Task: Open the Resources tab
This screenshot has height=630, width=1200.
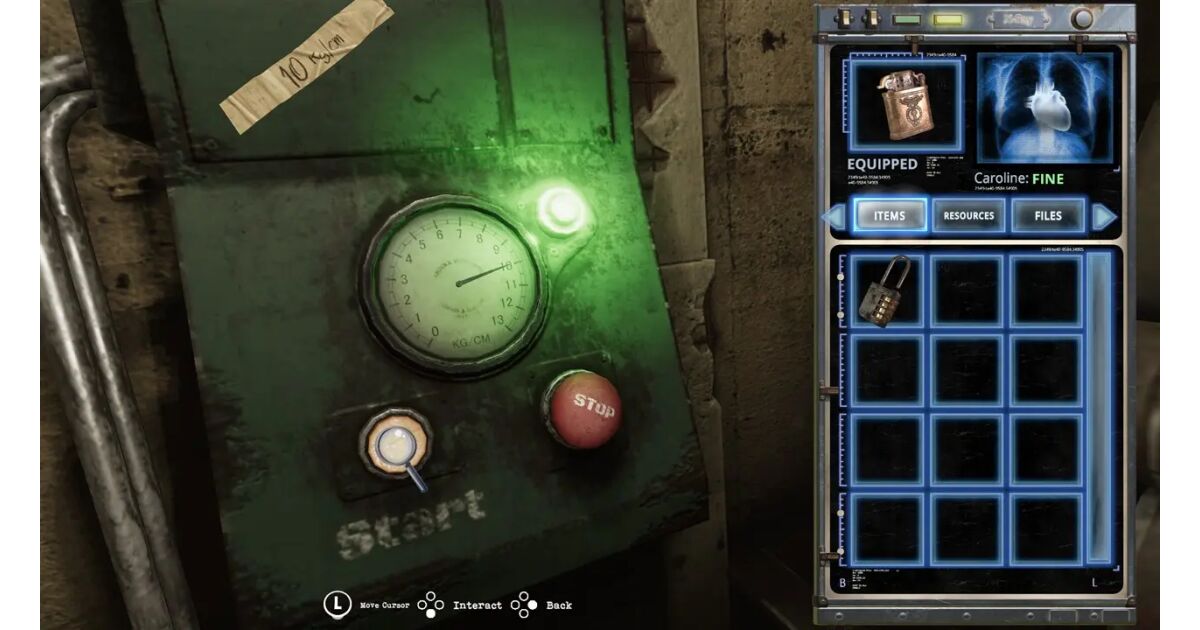Action: coord(969,216)
